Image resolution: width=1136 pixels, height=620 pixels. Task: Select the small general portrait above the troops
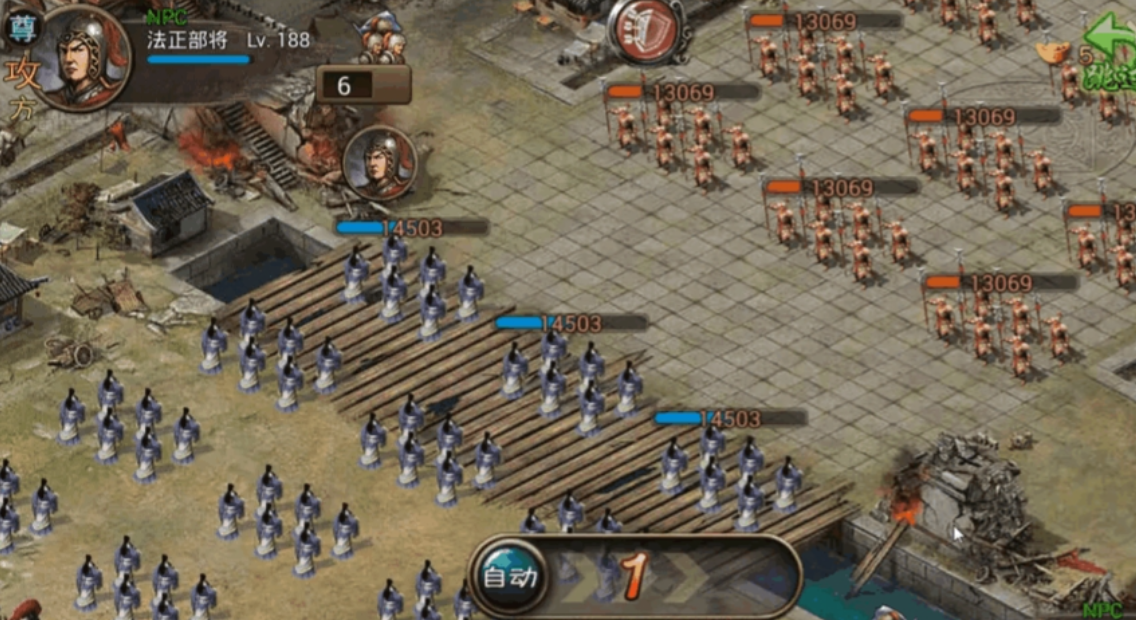379,162
